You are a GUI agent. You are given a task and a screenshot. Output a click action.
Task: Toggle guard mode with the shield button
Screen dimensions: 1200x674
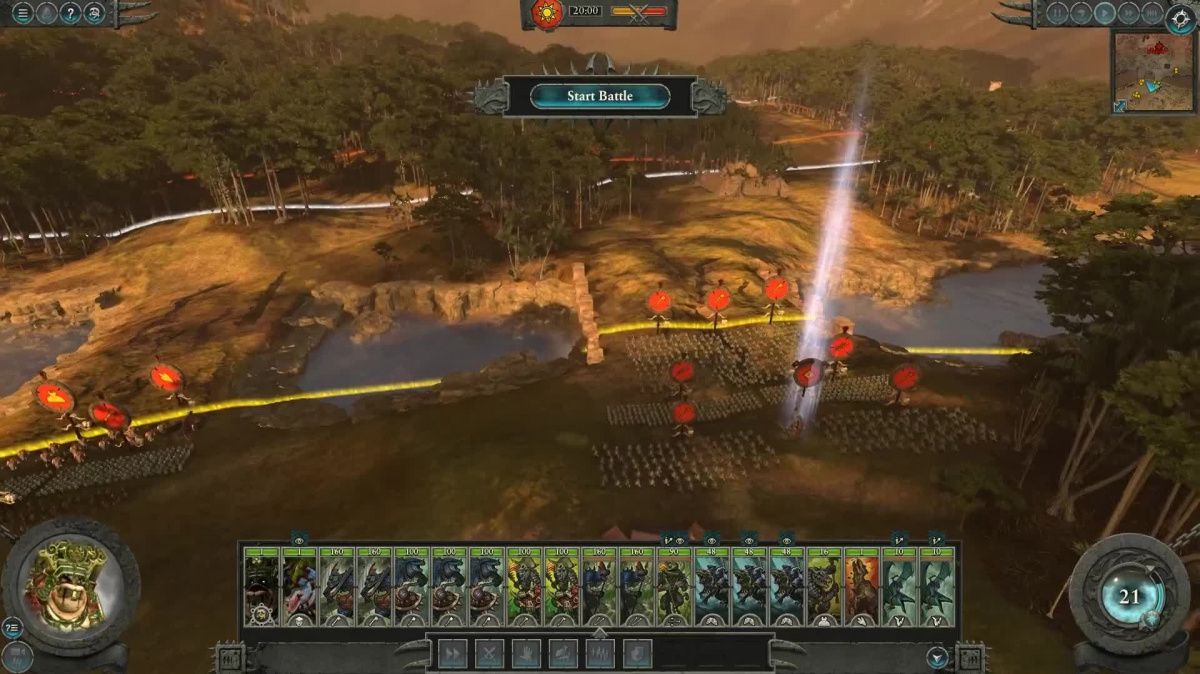point(637,654)
